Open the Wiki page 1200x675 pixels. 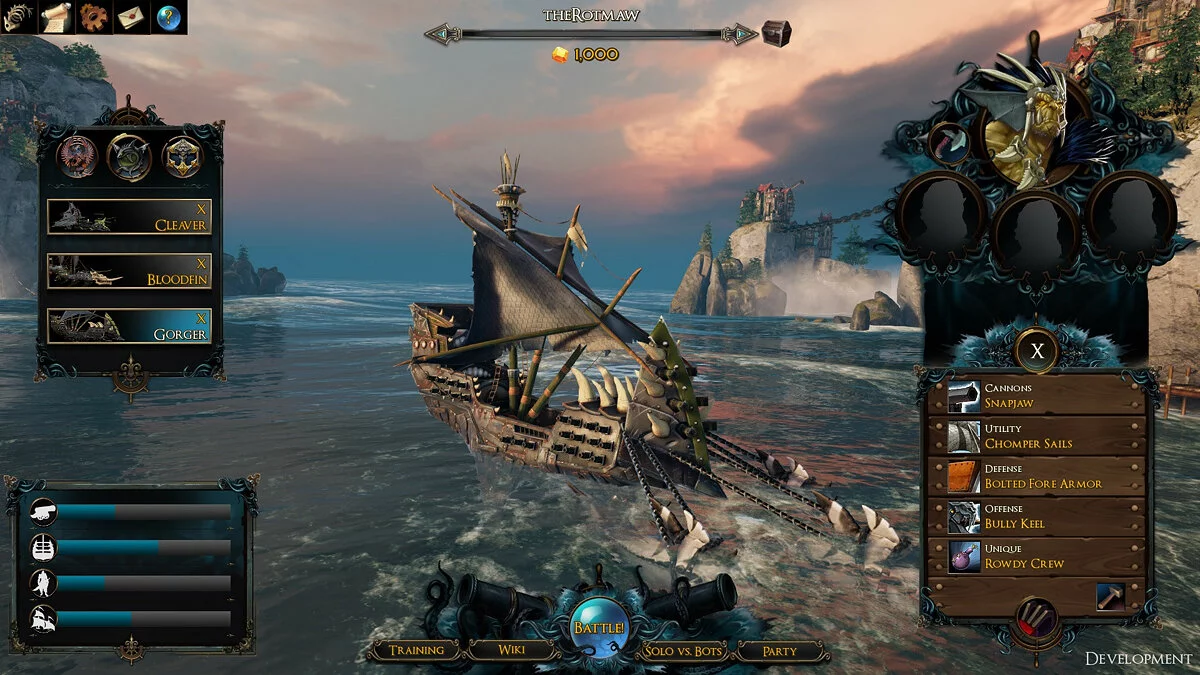511,650
